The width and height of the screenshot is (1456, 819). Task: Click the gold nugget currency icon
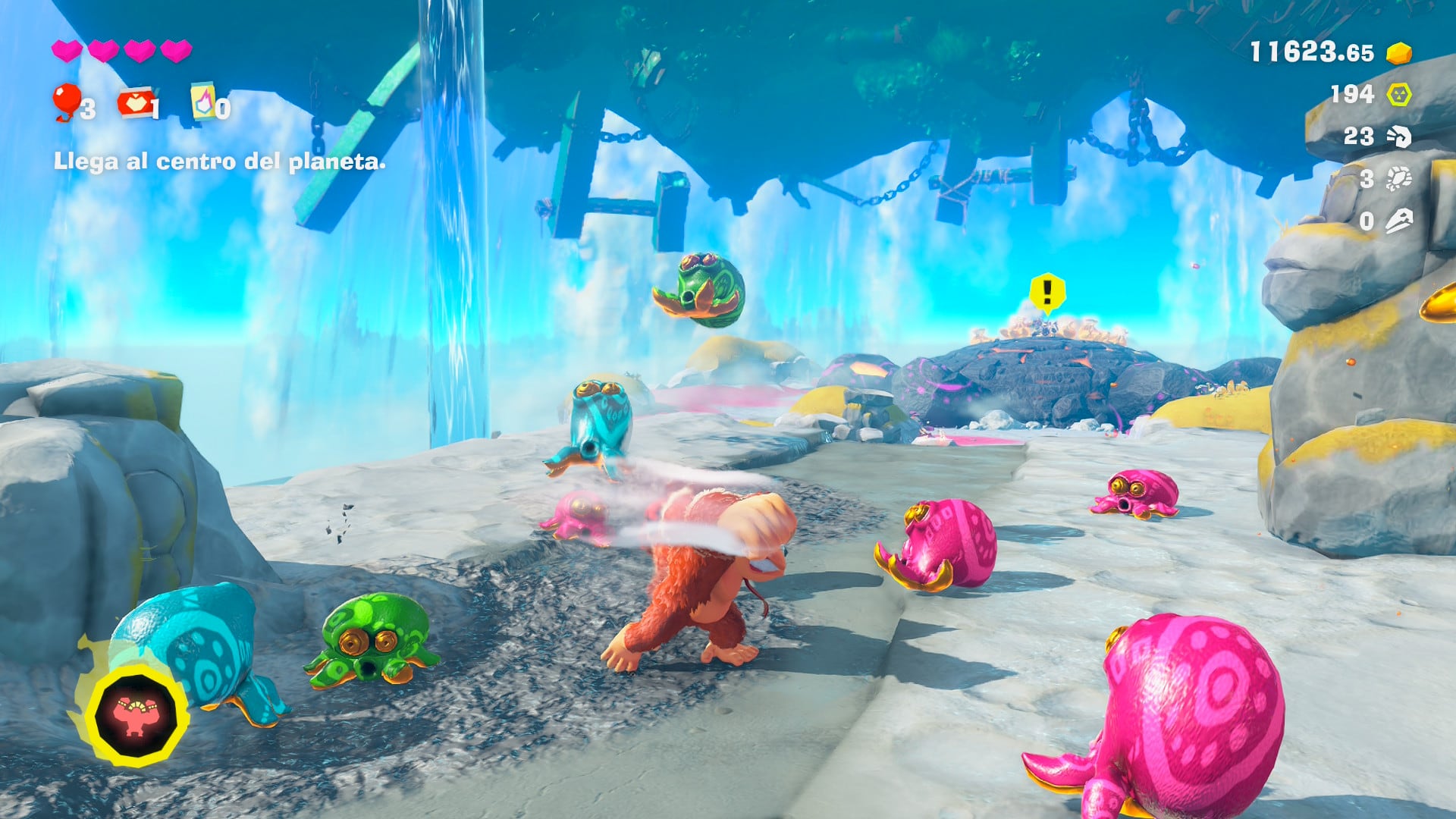[x=1399, y=53]
